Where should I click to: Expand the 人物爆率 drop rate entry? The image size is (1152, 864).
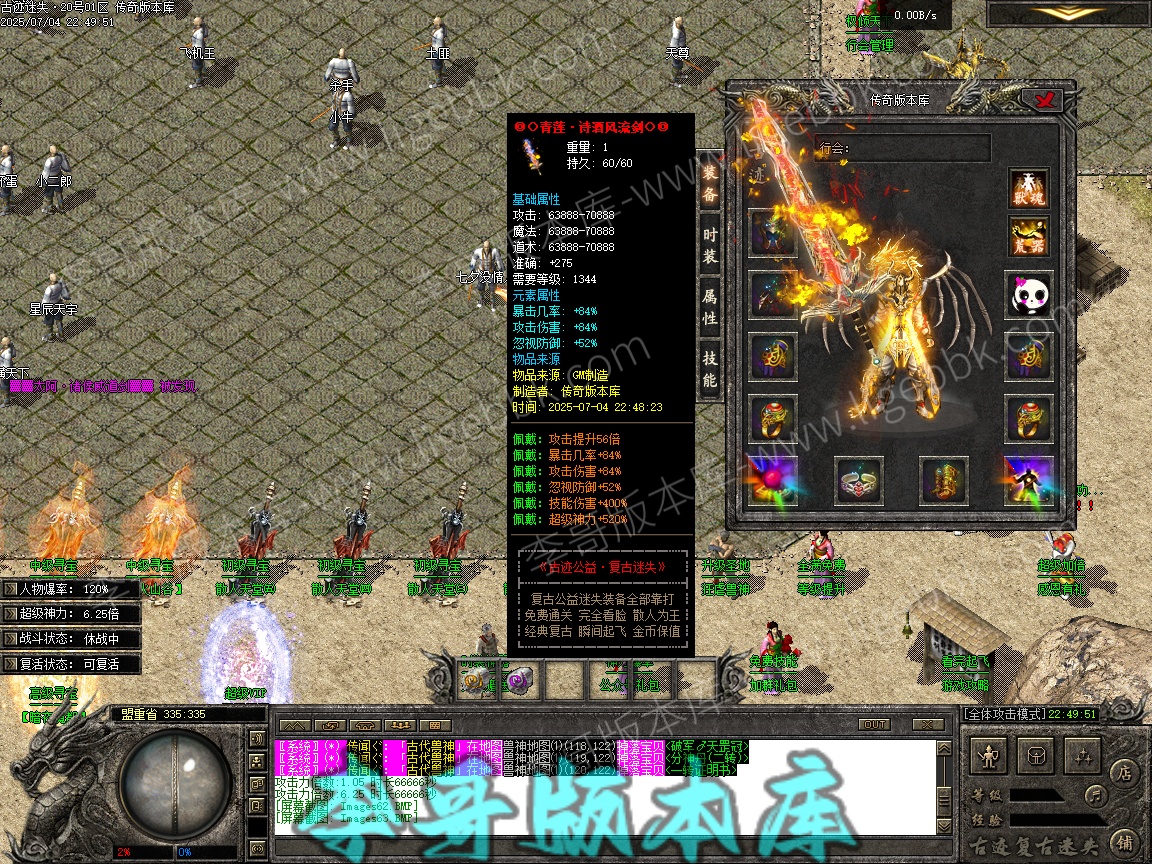tap(9, 589)
